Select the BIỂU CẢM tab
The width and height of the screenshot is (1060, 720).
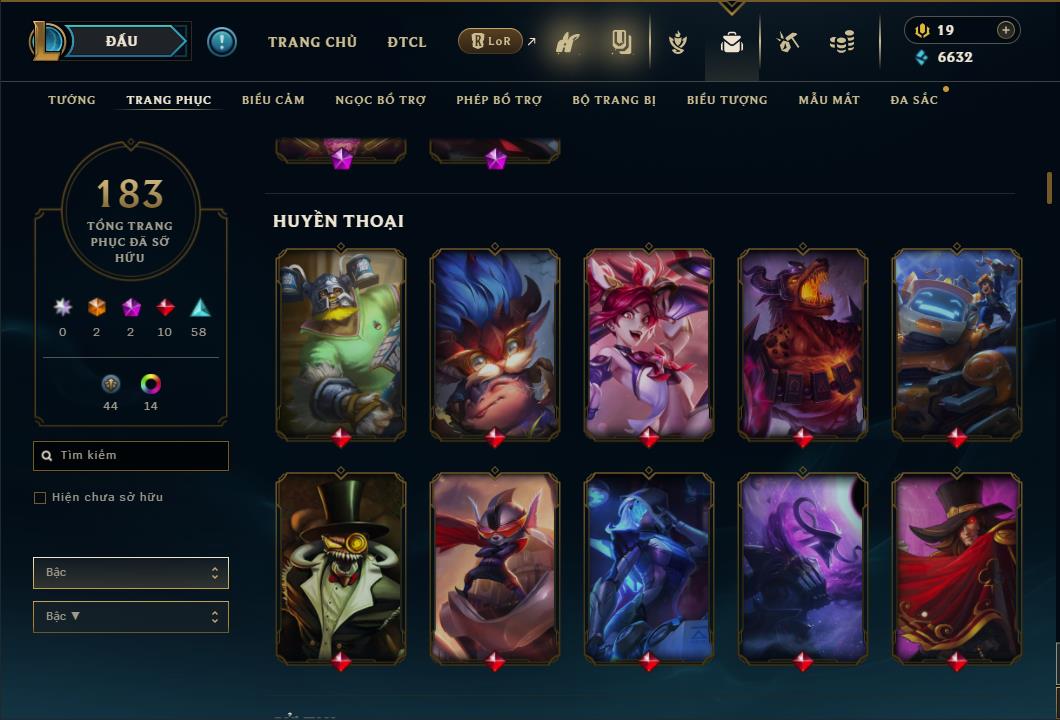pyautogui.click(x=273, y=100)
